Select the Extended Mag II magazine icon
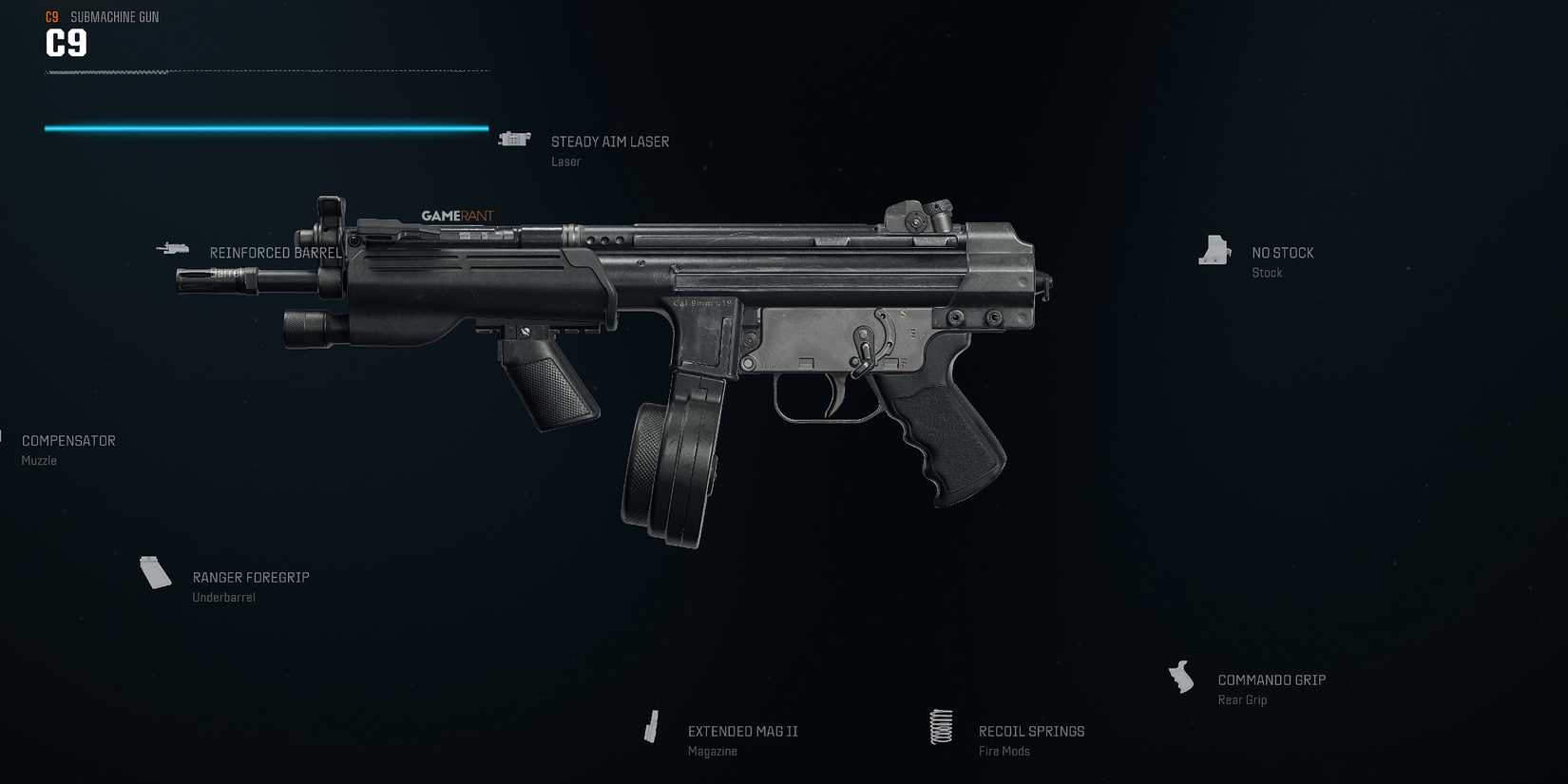The width and height of the screenshot is (1568, 784). [652, 726]
